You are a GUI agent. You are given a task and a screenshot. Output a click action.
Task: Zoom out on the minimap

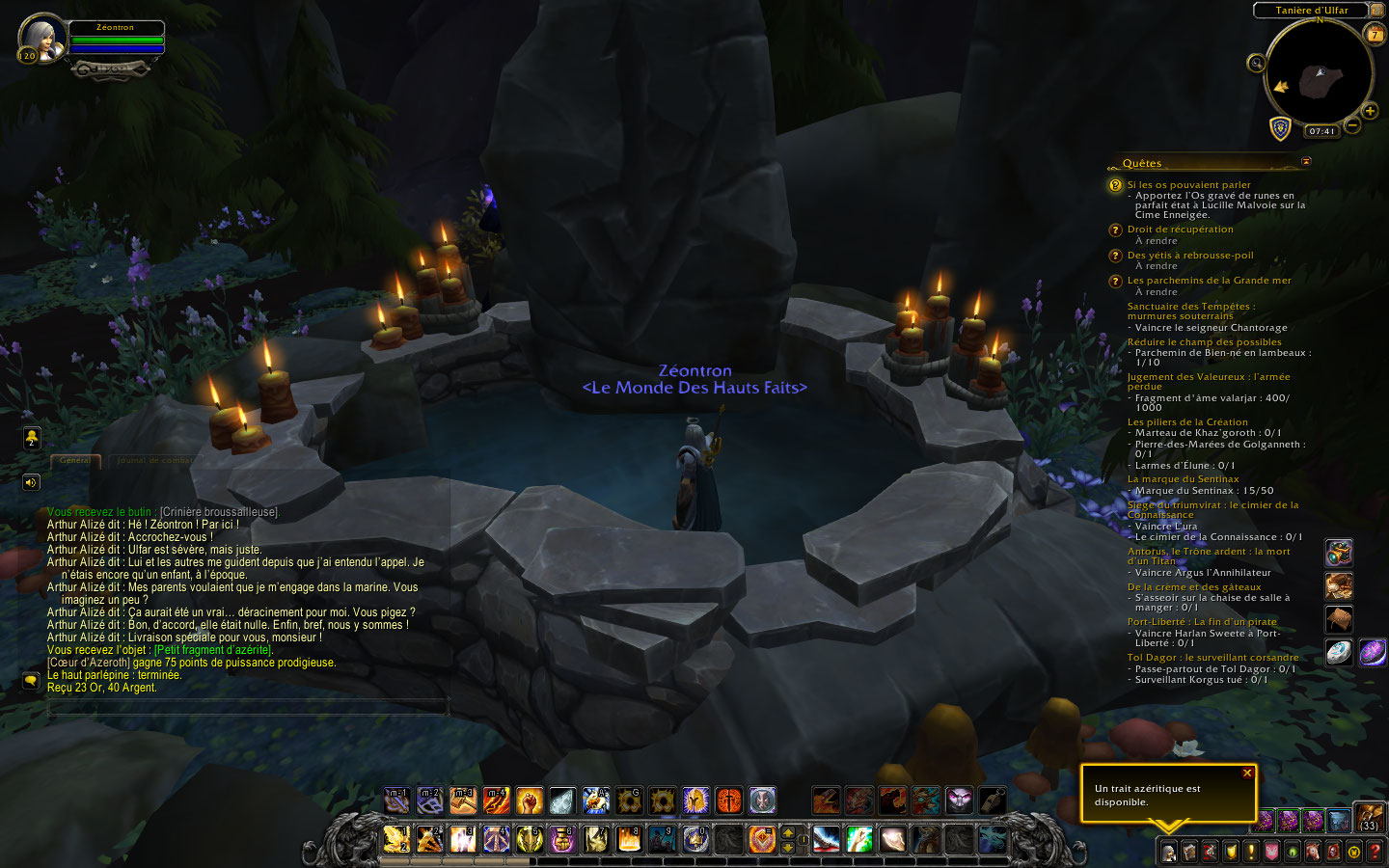(1352, 125)
